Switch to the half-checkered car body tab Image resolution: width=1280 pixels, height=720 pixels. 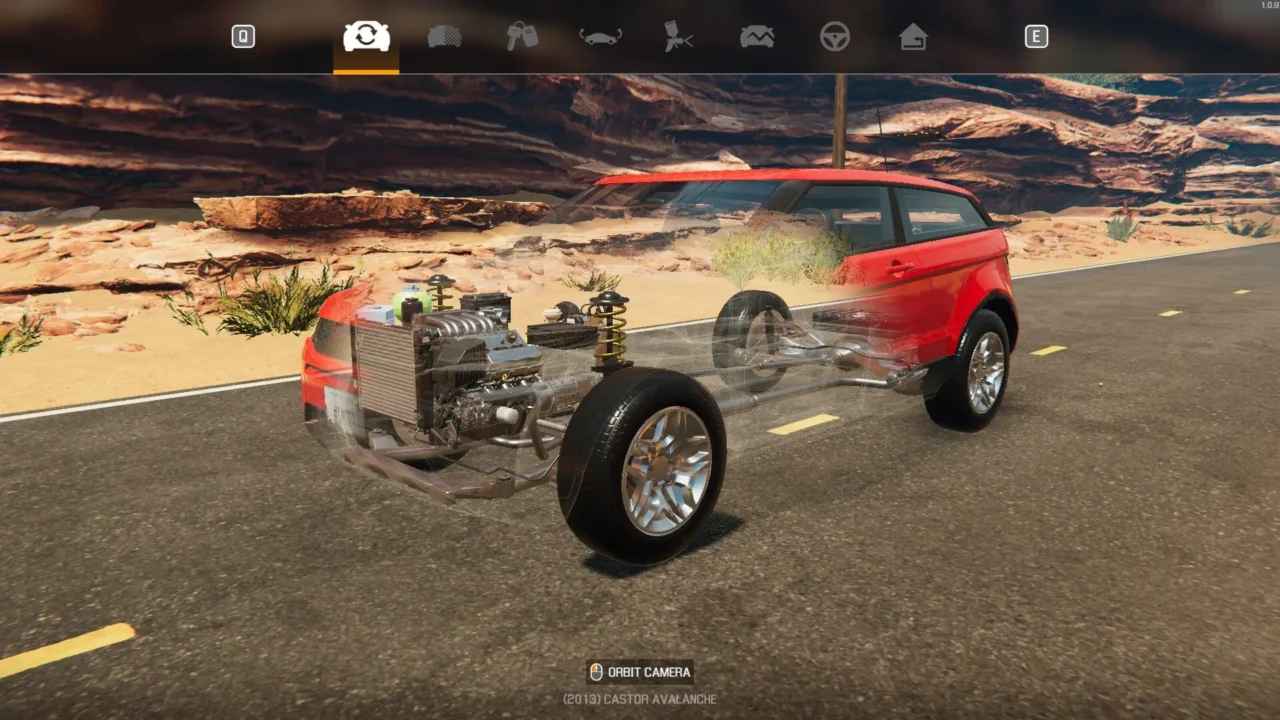(445, 37)
